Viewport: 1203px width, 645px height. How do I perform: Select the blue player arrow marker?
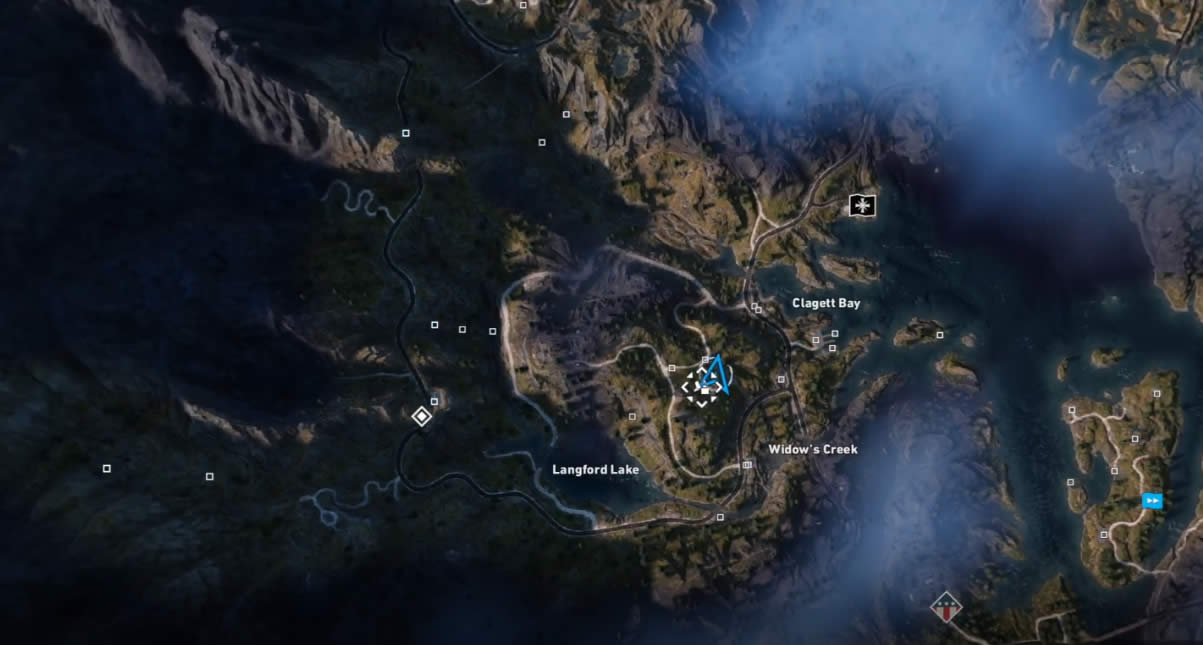[x=714, y=375]
